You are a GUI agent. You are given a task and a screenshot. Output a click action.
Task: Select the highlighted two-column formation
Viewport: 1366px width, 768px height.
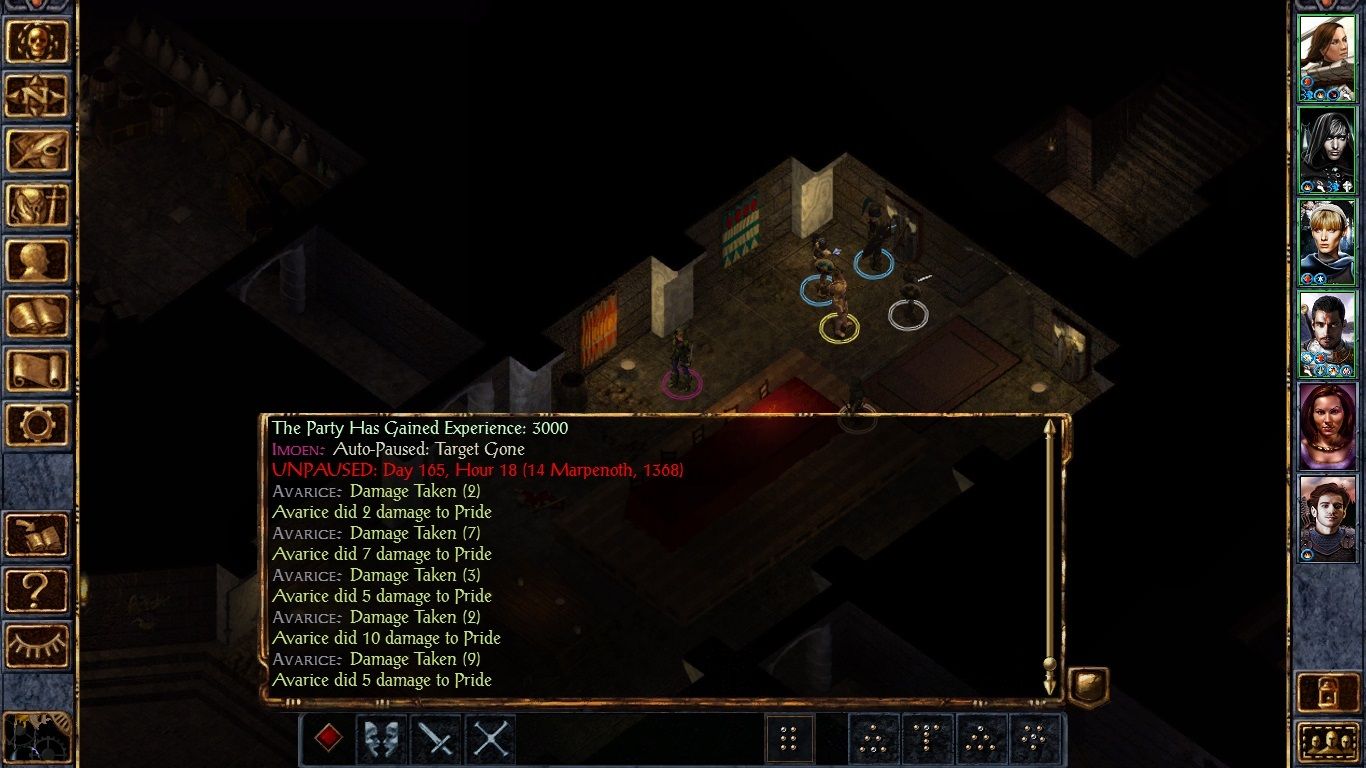(789, 738)
